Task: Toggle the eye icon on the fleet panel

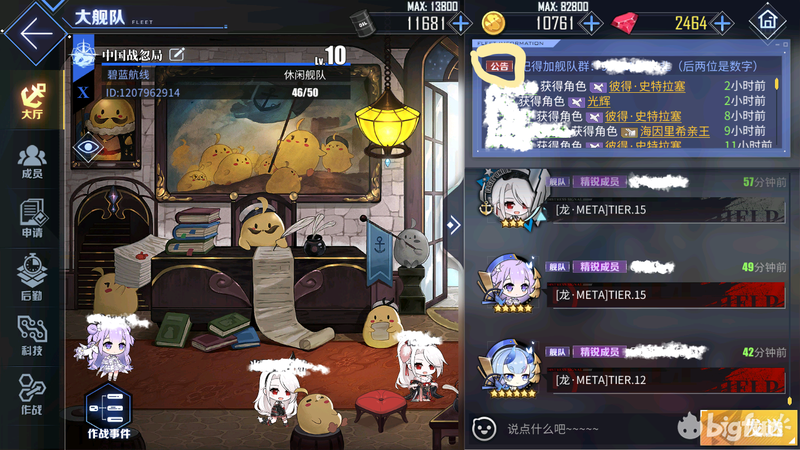Action: tap(88, 147)
